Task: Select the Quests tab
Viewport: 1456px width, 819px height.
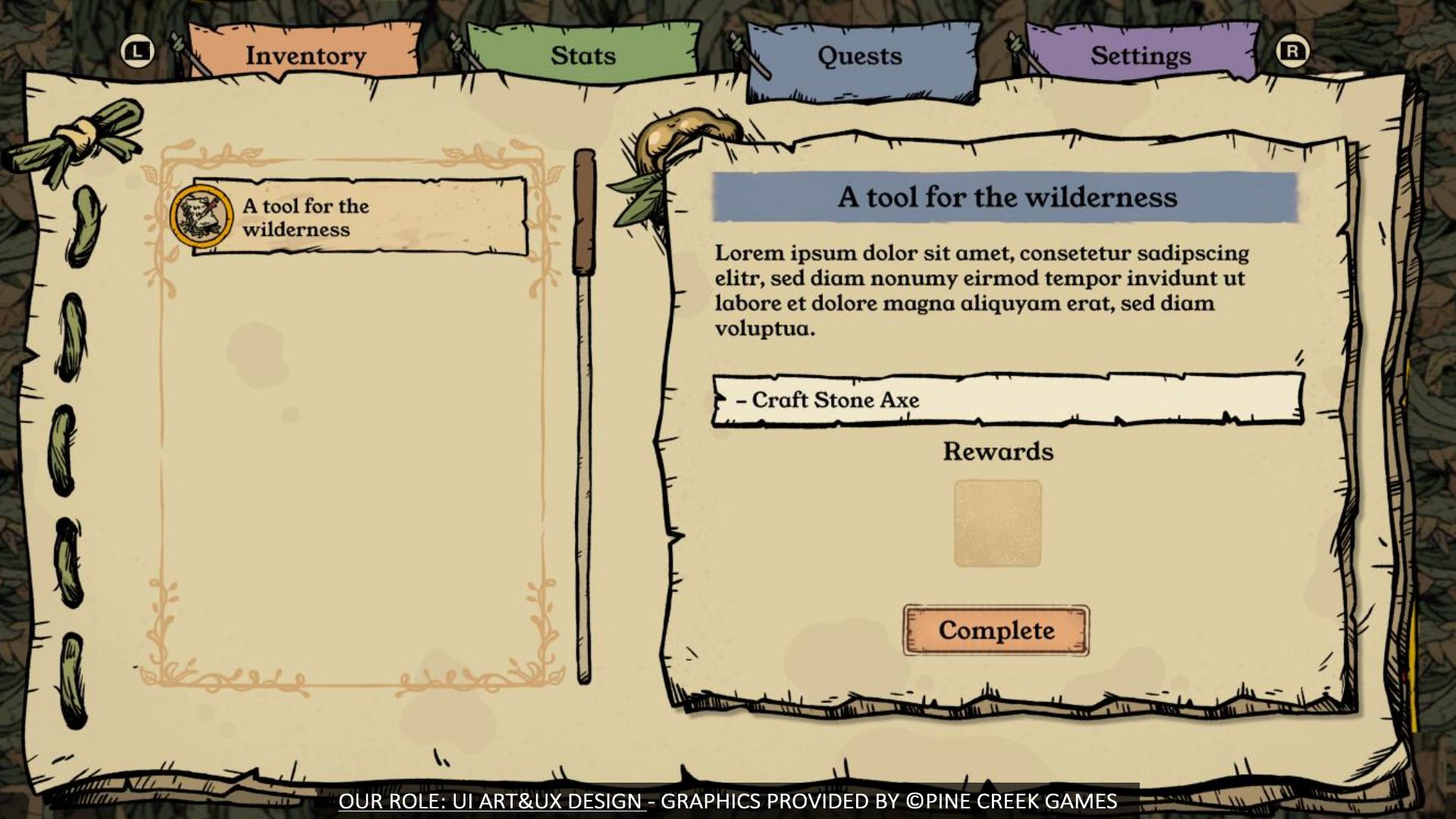Action: (860, 56)
